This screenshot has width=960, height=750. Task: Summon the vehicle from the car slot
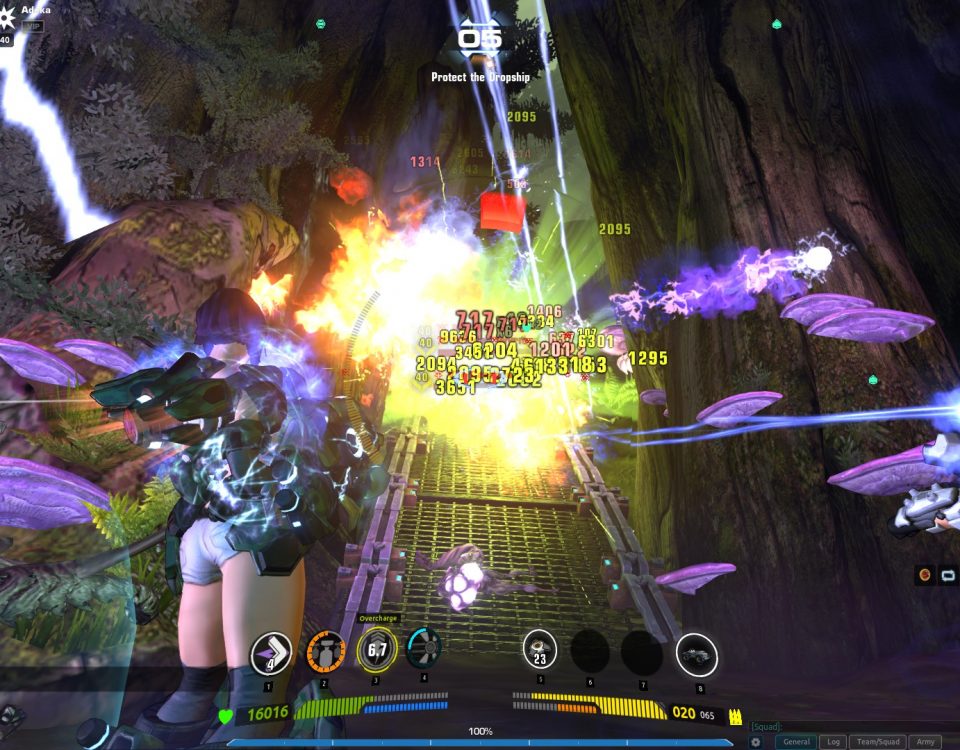pyautogui.click(x=696, y=654)
